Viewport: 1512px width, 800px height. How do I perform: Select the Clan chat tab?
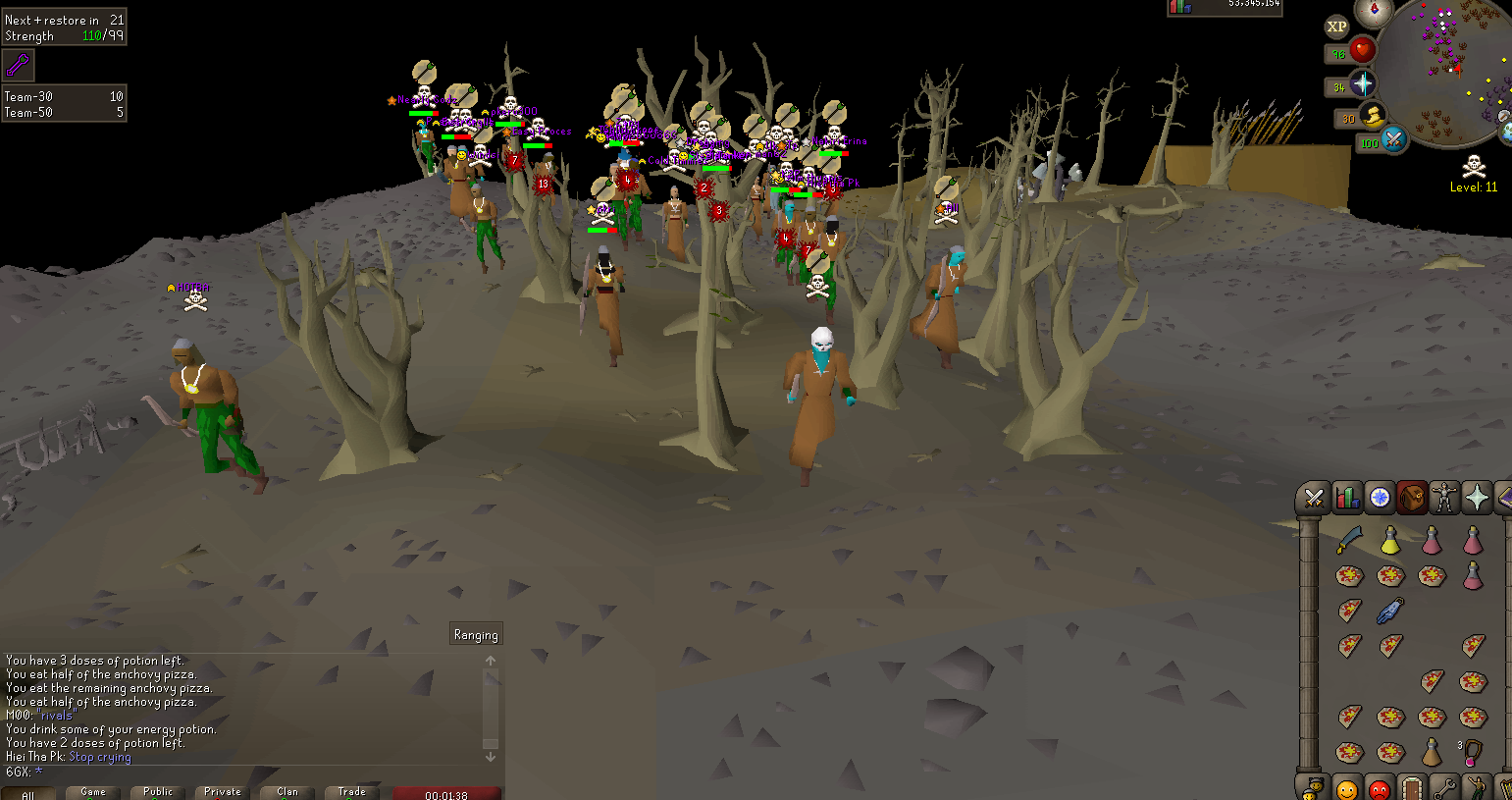click(x=285, y=792)
